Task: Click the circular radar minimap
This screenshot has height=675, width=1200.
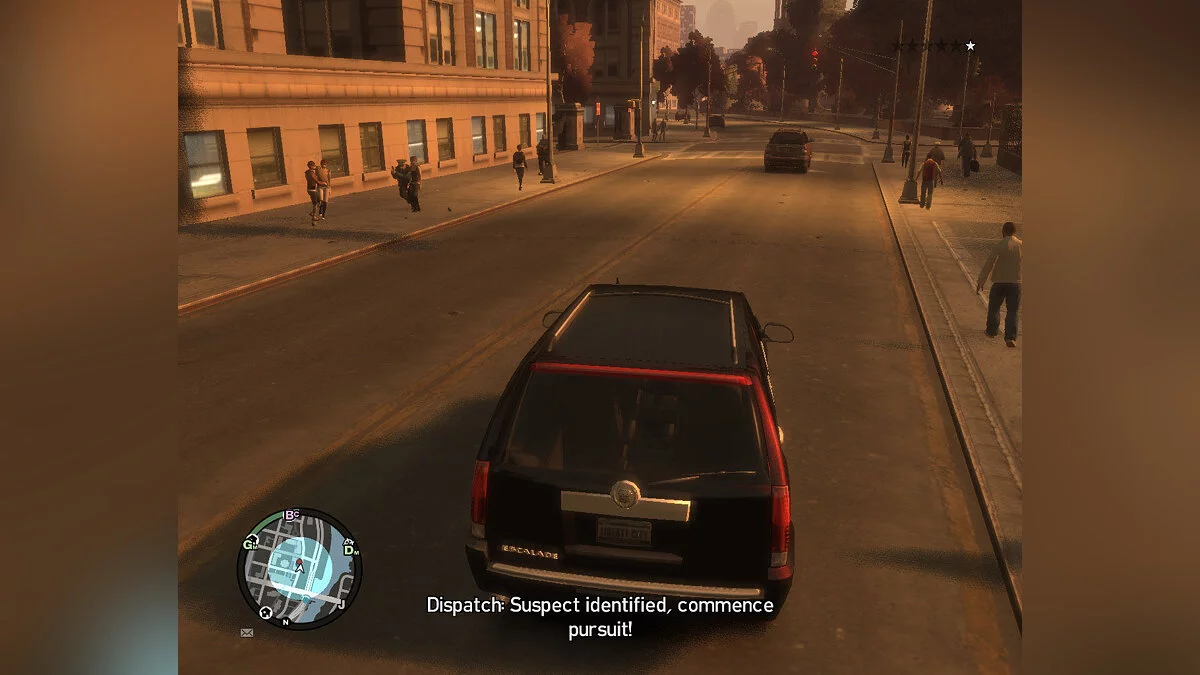Action: (299, 568)
